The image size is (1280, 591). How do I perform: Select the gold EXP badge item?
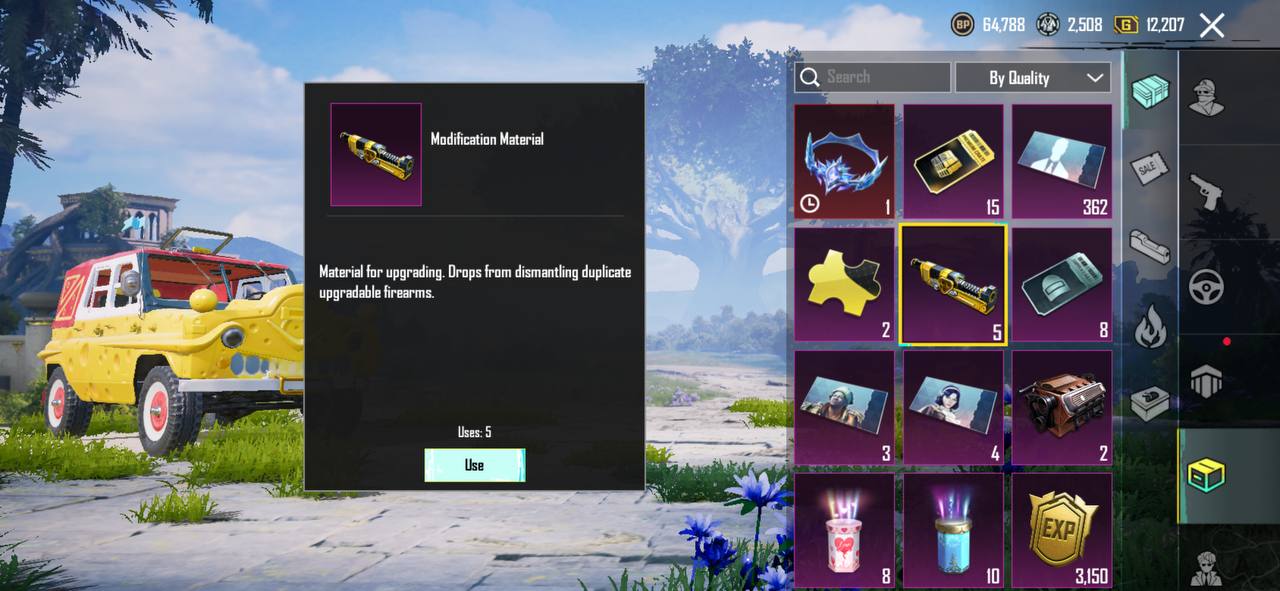(1062, 530)
